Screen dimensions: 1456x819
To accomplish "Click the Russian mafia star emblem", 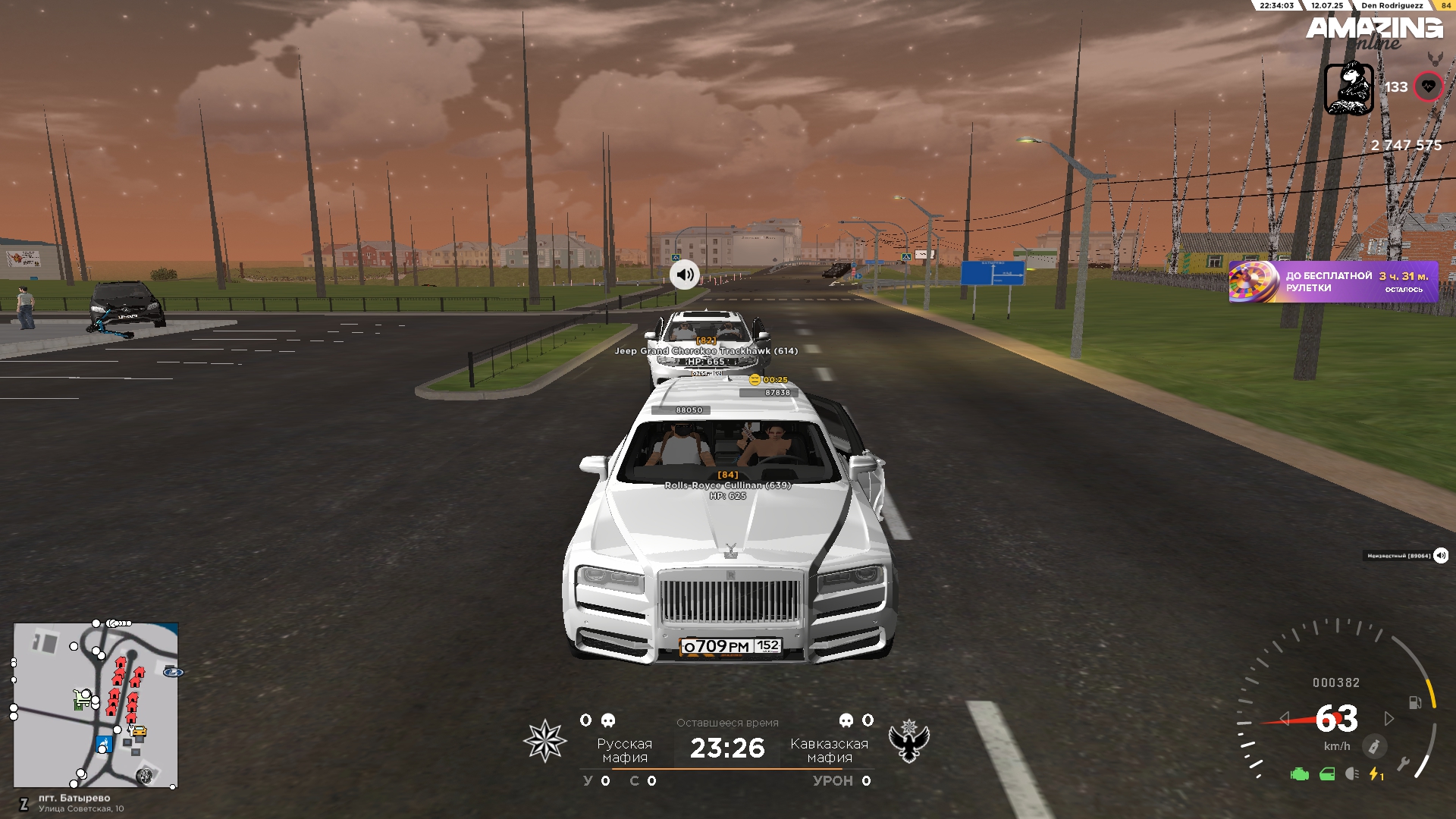I will click(x=545, y=741).
